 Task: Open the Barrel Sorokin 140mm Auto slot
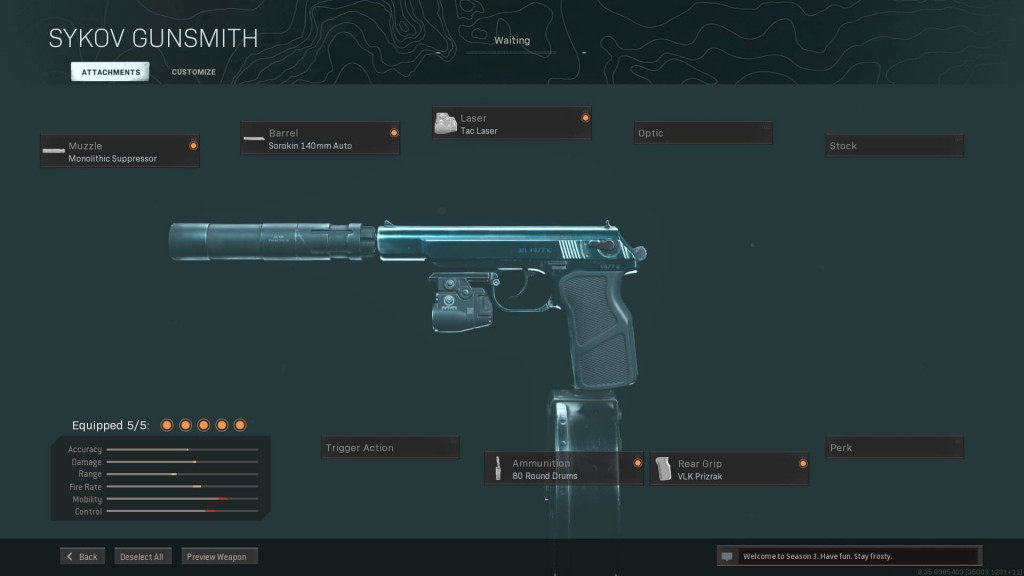coord(320,139)
